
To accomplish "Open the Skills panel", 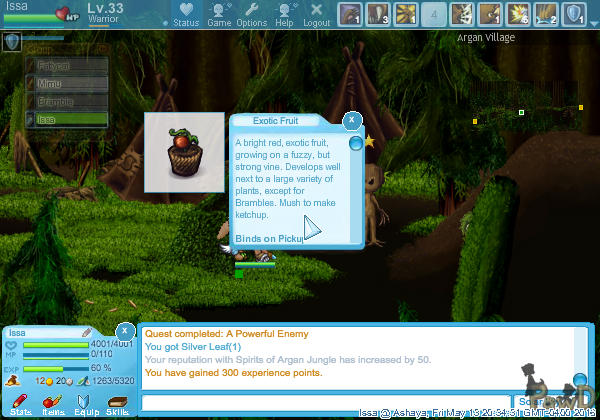I will click(x=117, y=404).
